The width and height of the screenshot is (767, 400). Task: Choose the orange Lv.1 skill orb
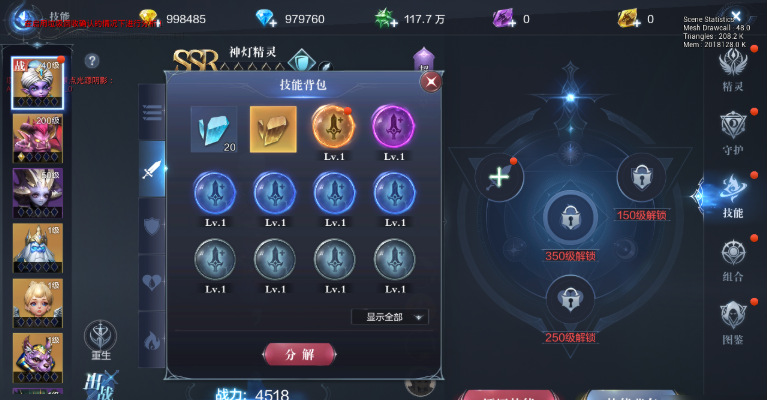tap(333, 128)
